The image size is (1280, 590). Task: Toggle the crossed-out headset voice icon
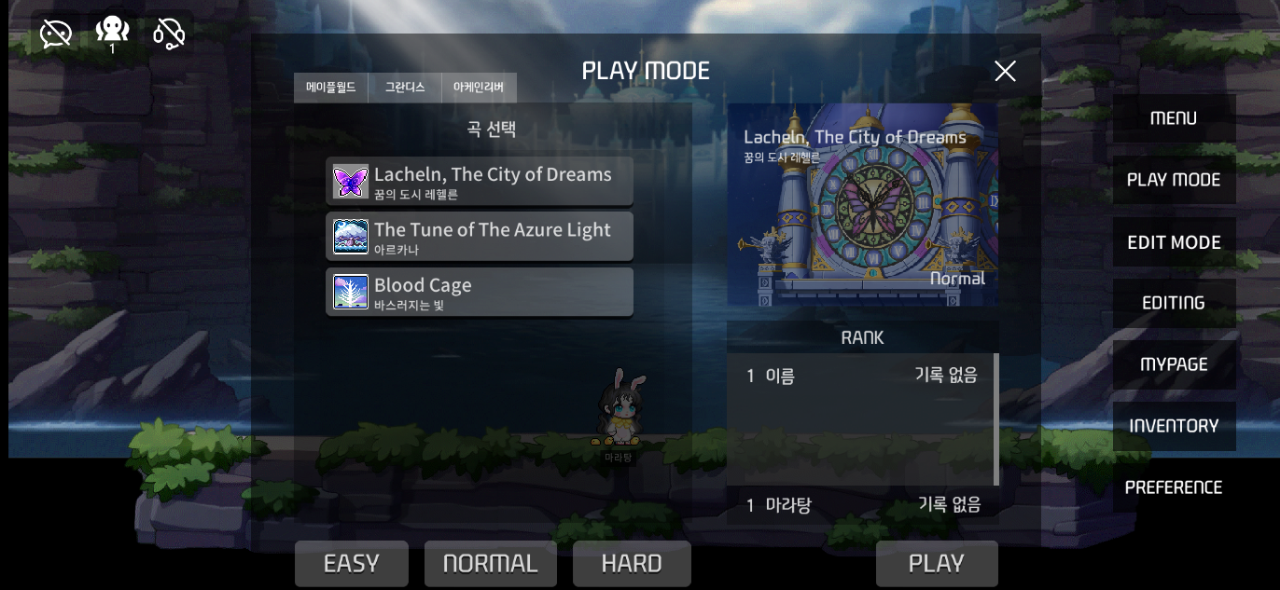[169, 34]
